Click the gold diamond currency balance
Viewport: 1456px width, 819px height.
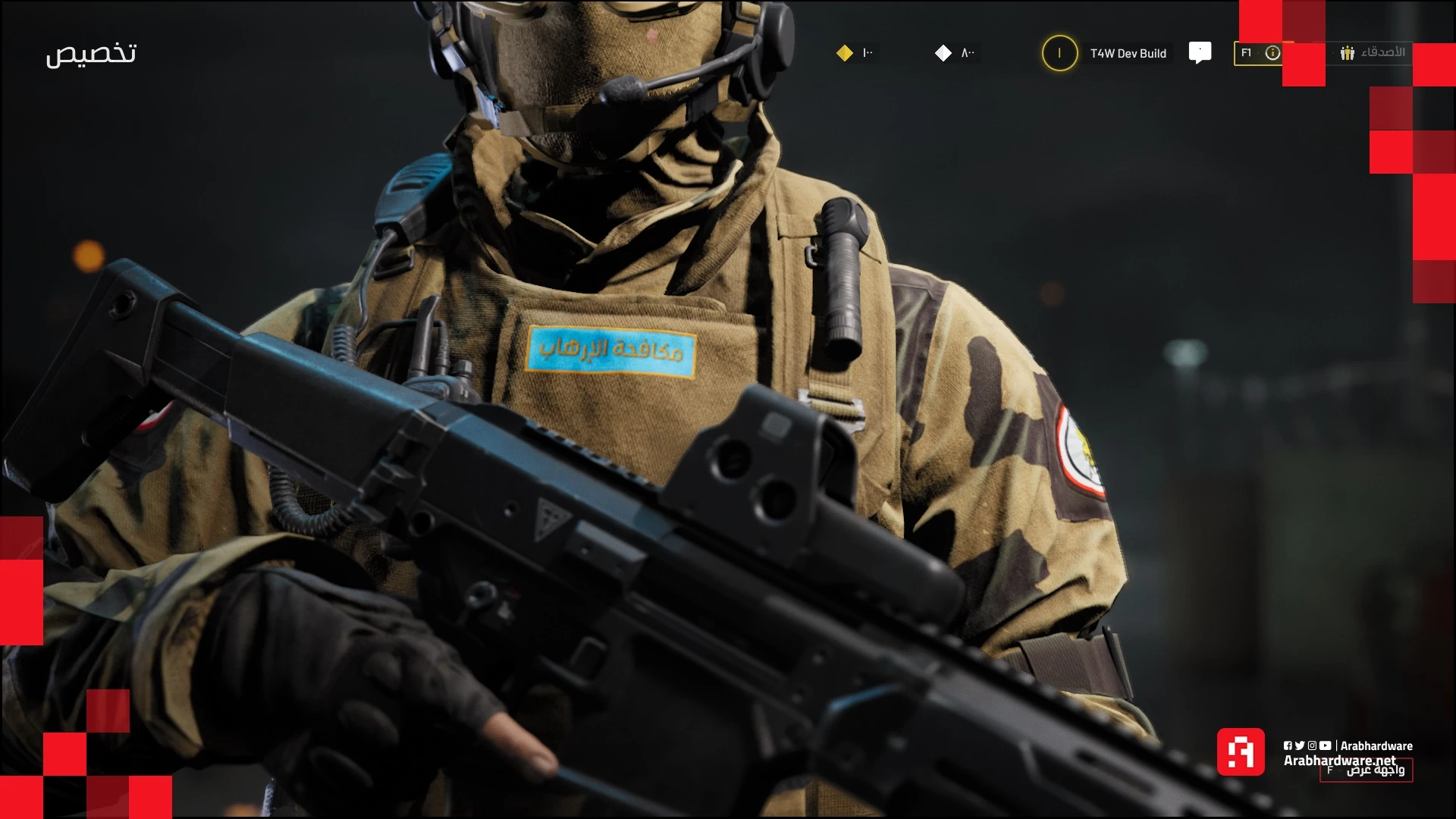coord(855,53)
